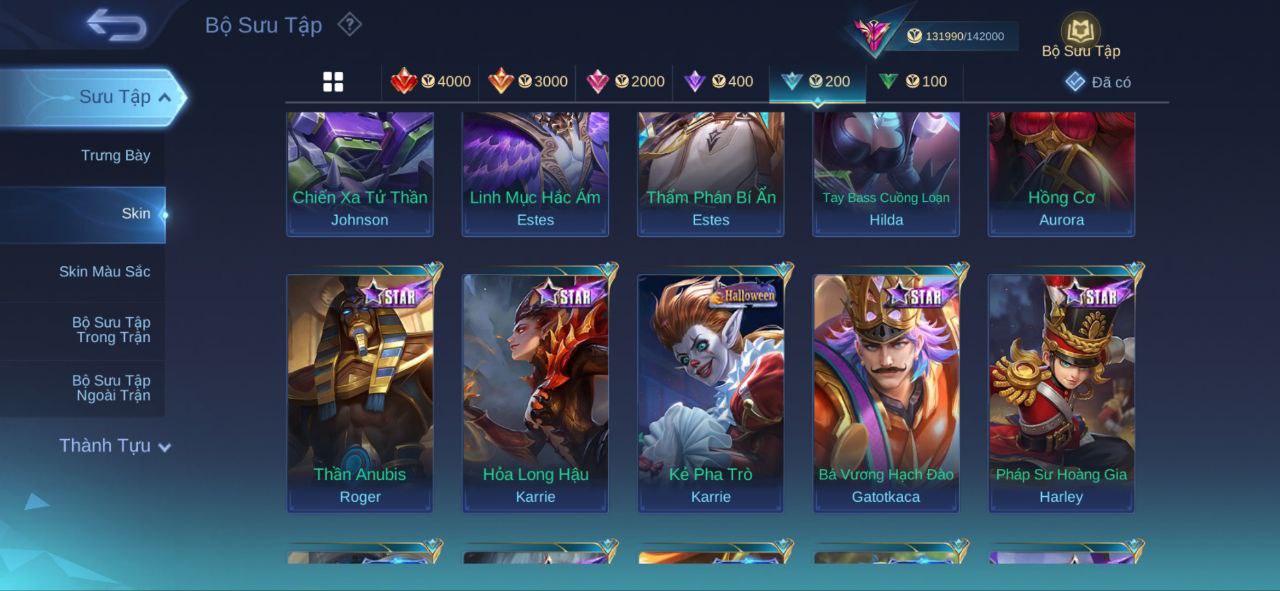Show all skins with grid filter

(x=333, y=82)
